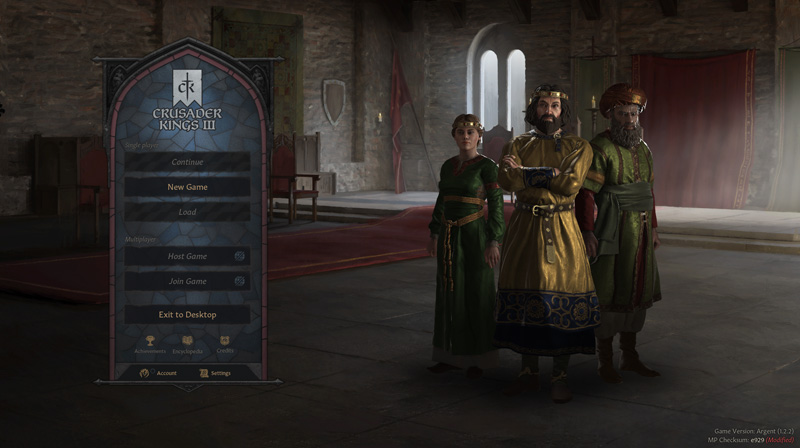Open the Achievements trophy icon

click(149, 343)
